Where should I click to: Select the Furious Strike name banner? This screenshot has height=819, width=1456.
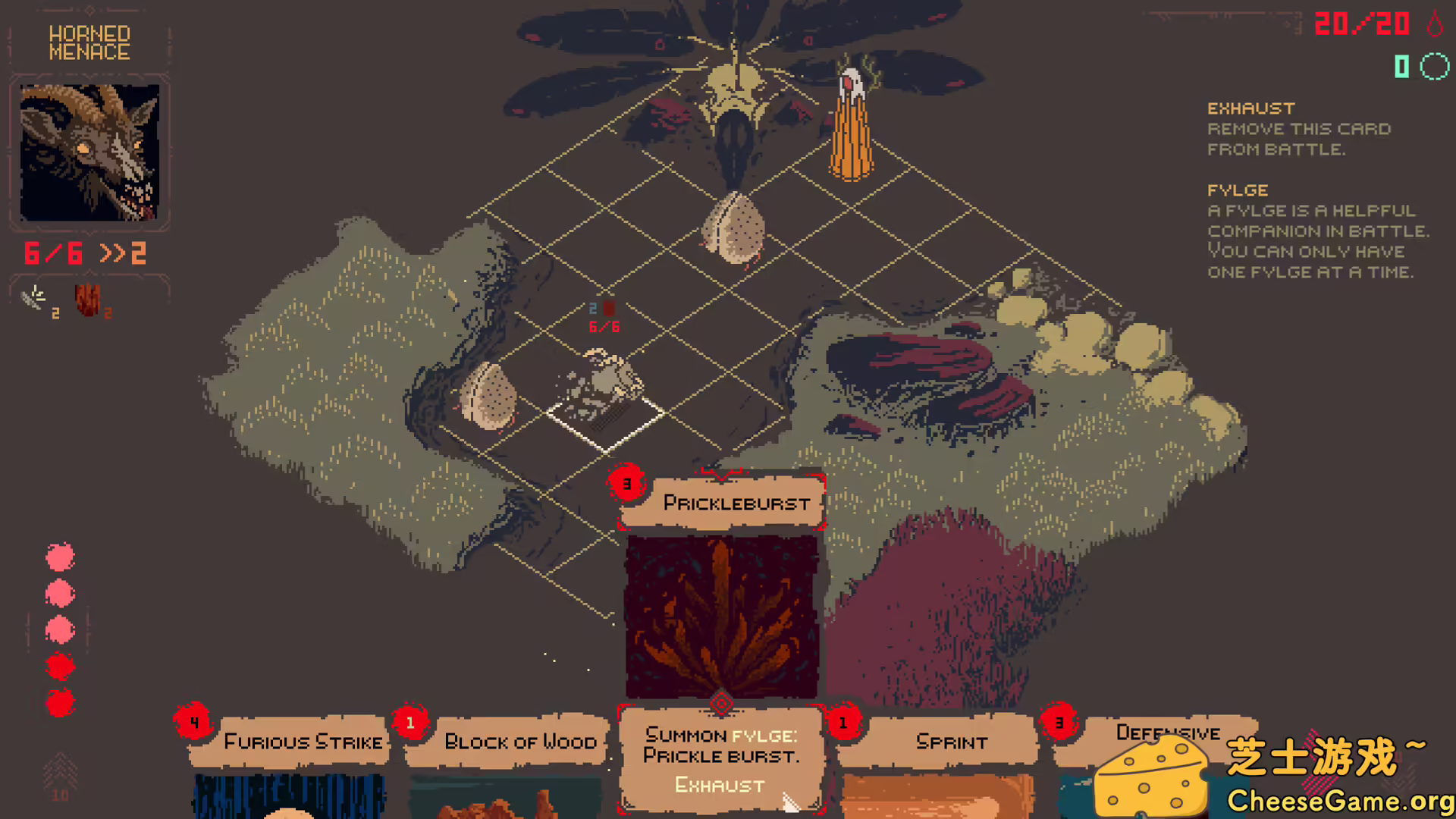coord(302,742)
